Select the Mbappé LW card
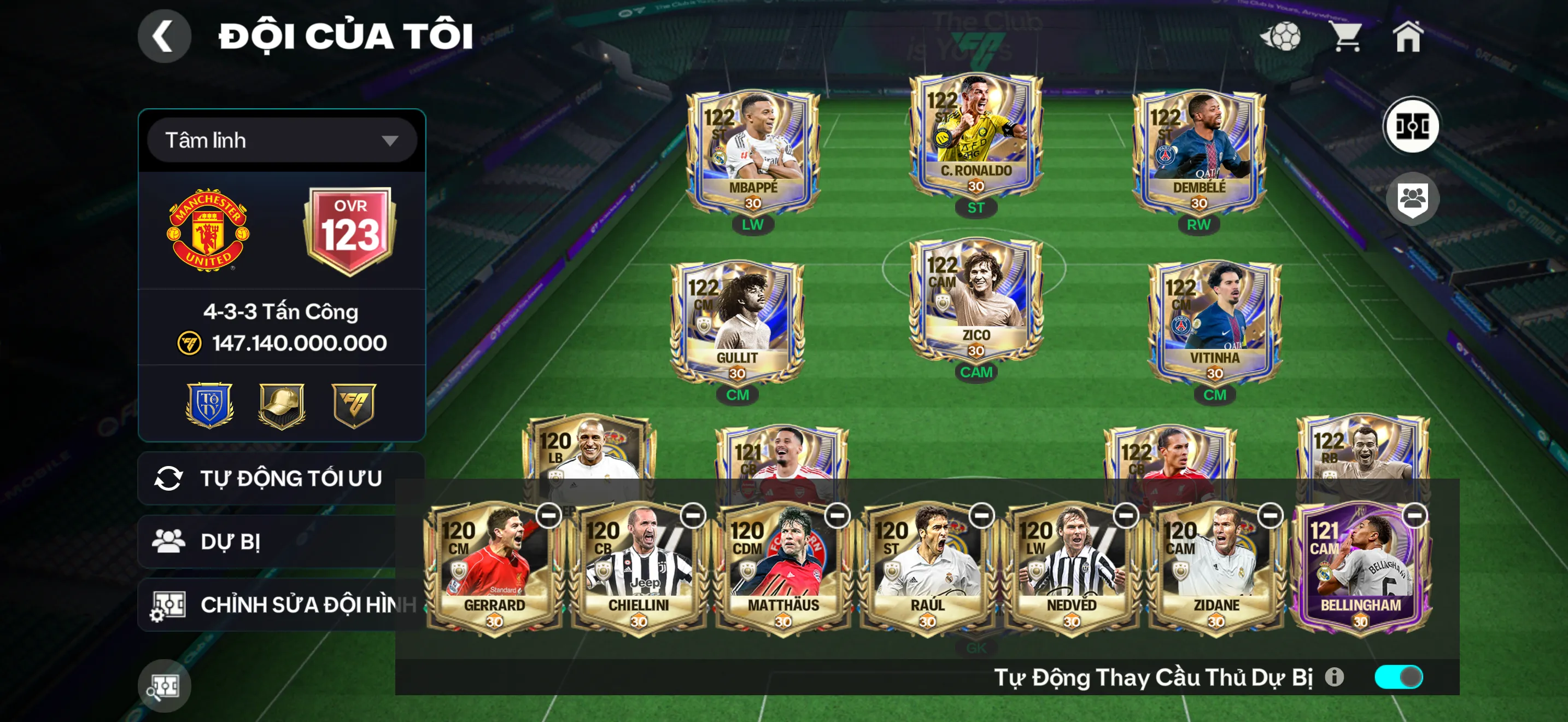This screenshot has width=1568, height=722. coord(753,152)
